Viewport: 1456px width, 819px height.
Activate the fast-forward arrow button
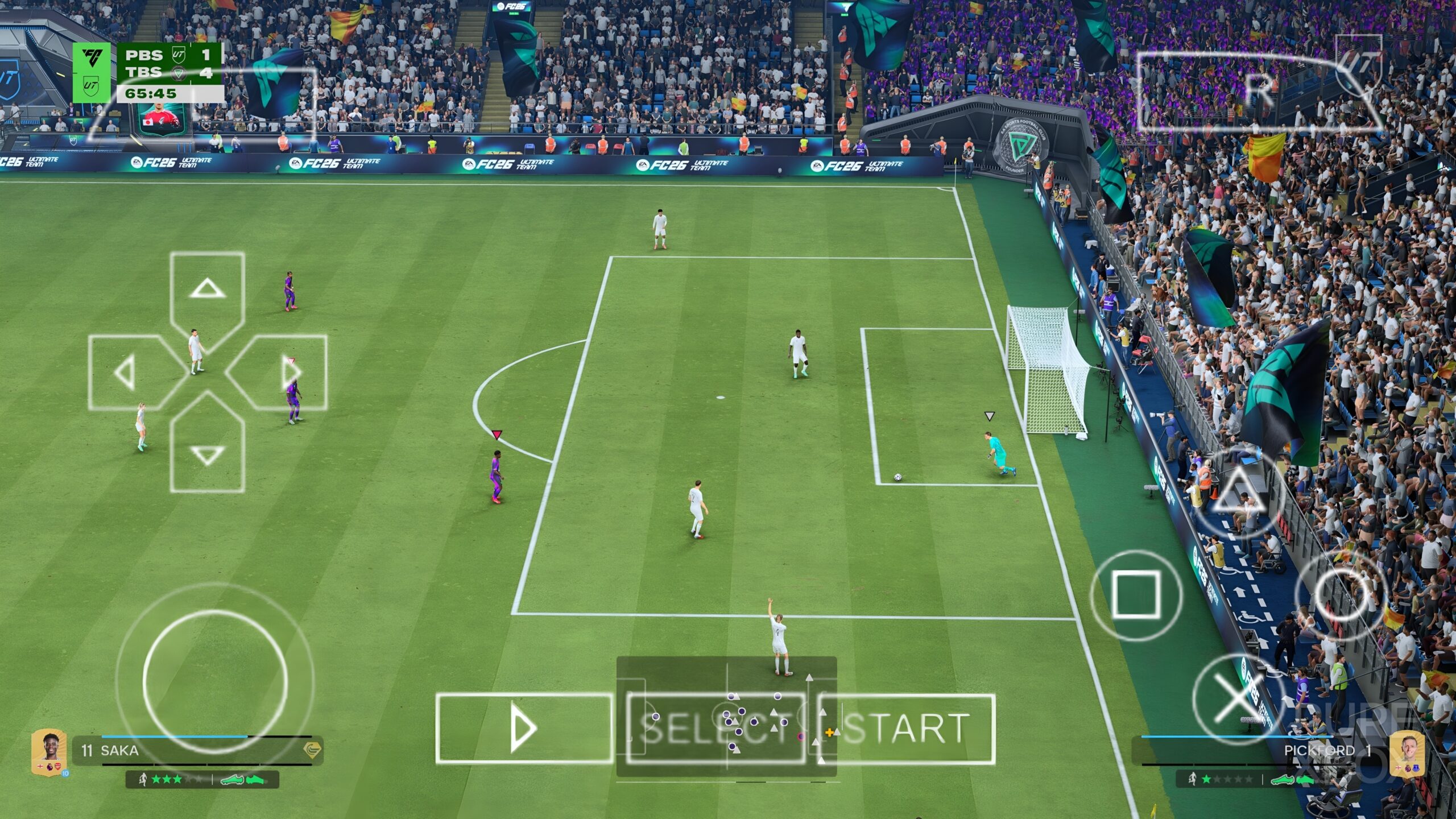tap(524, 729)
